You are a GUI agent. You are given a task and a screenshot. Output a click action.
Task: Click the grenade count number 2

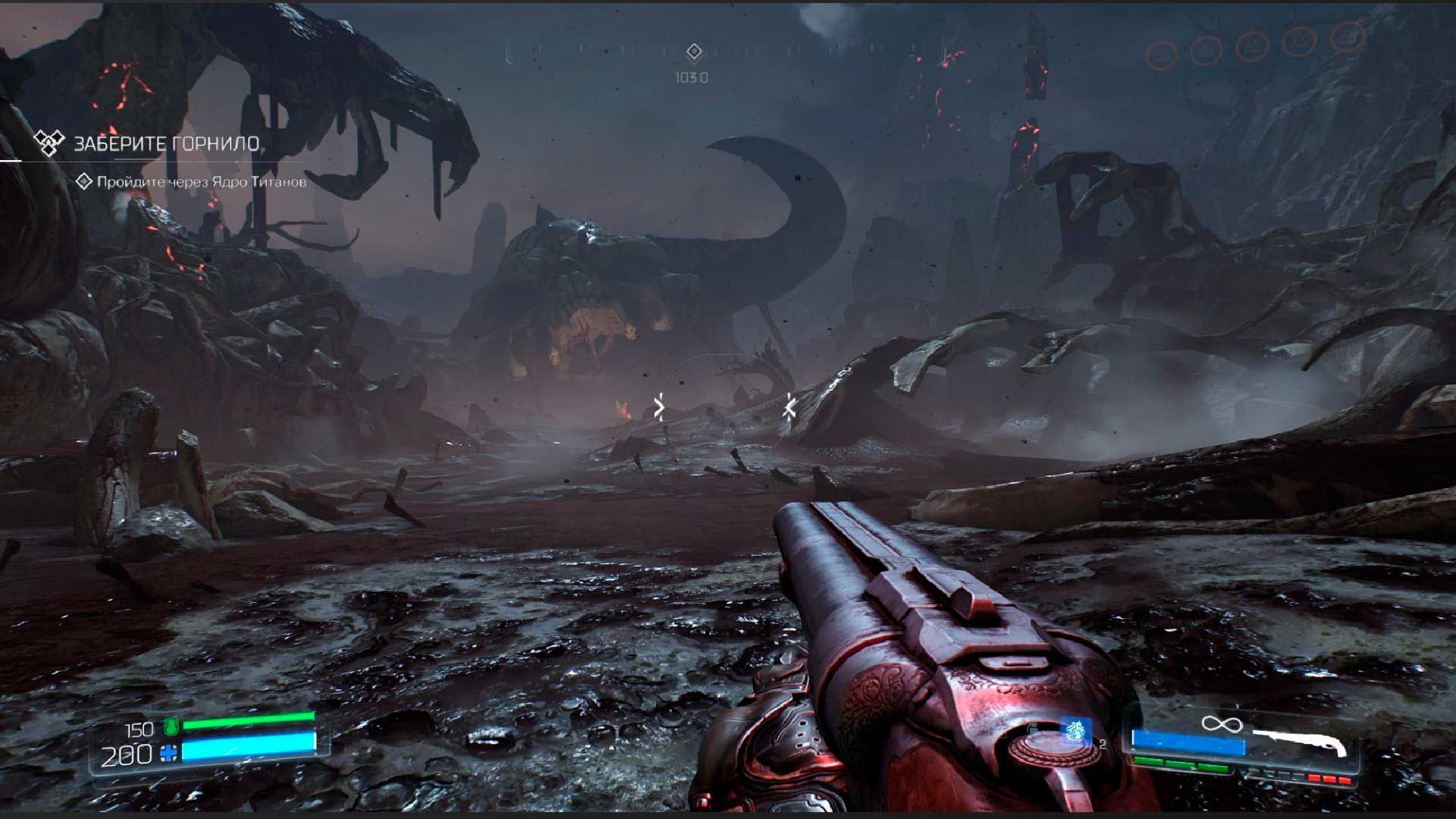(x=1102, y=745)
